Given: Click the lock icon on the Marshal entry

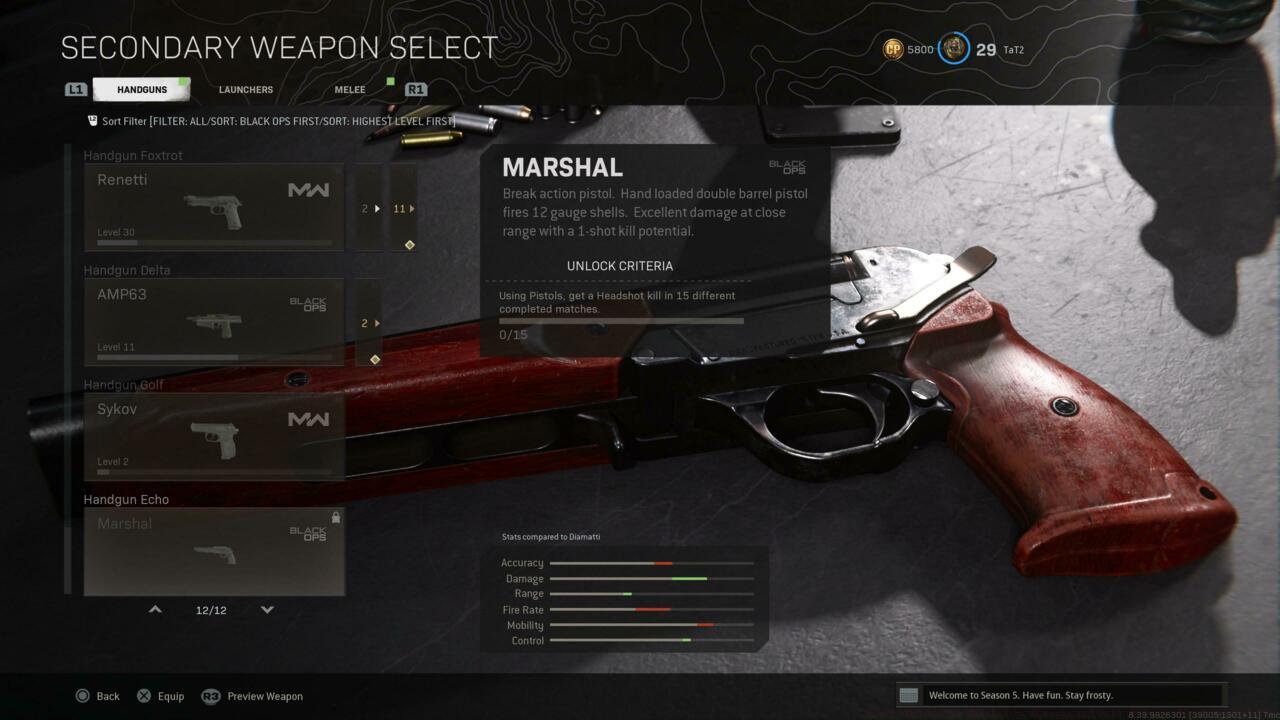Looking at the screenshot, I should (x=336, y=517).
